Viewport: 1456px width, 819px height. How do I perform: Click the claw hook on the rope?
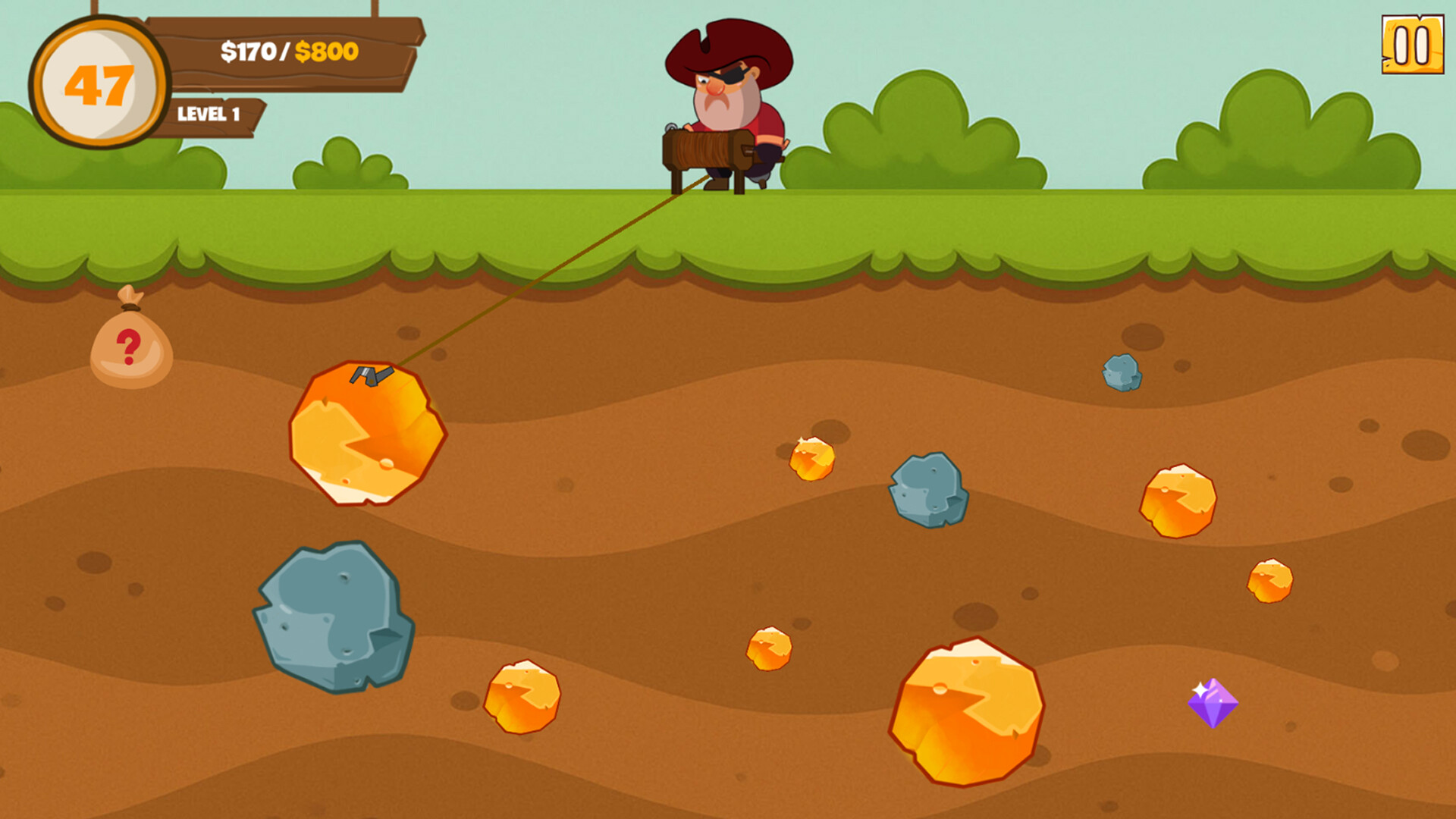click(372, 375)
